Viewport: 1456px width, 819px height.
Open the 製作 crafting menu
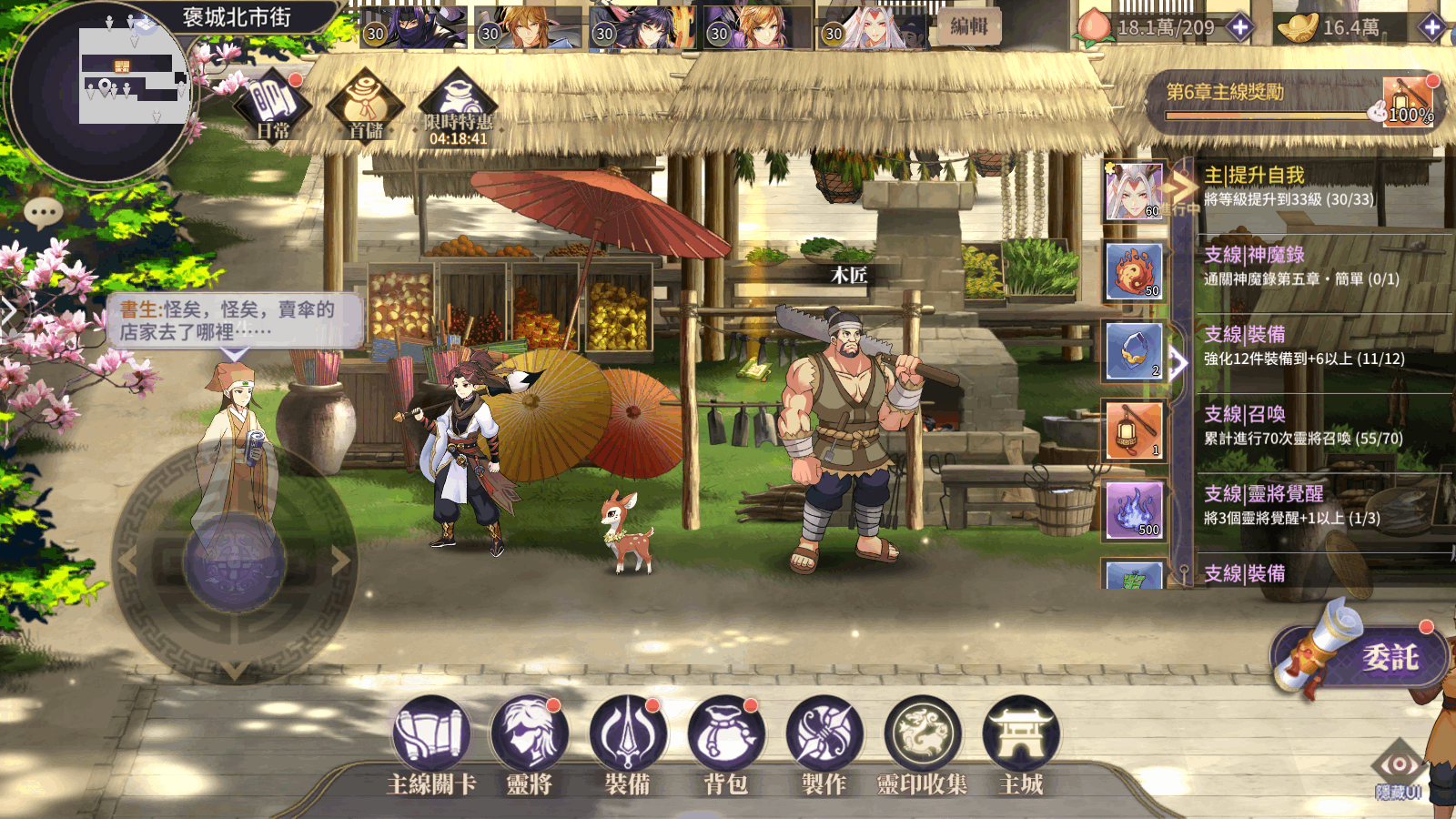pyautogui.click(x=824, y=735)
